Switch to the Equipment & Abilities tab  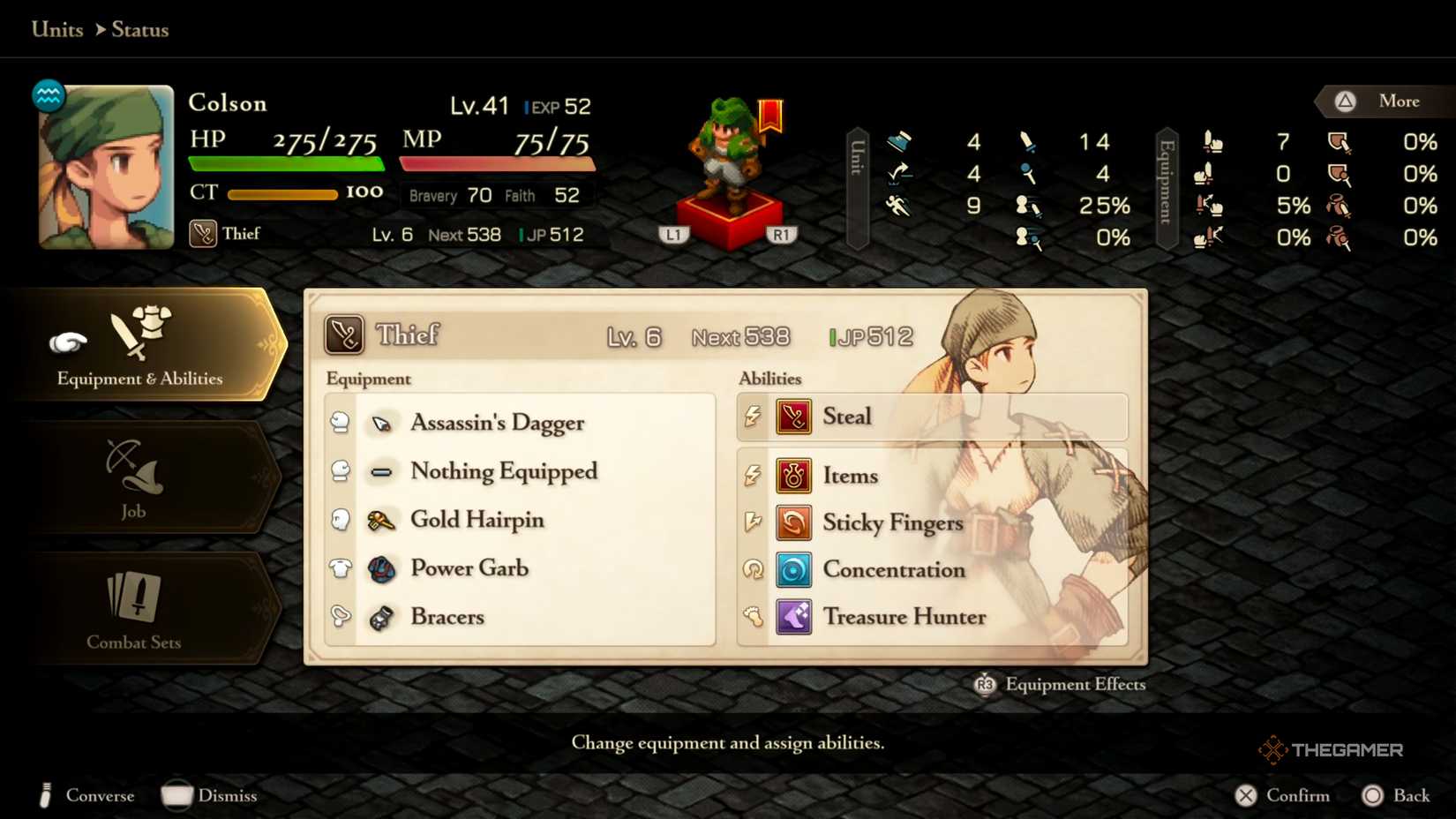pyautogui.click(x=139, y=349)
